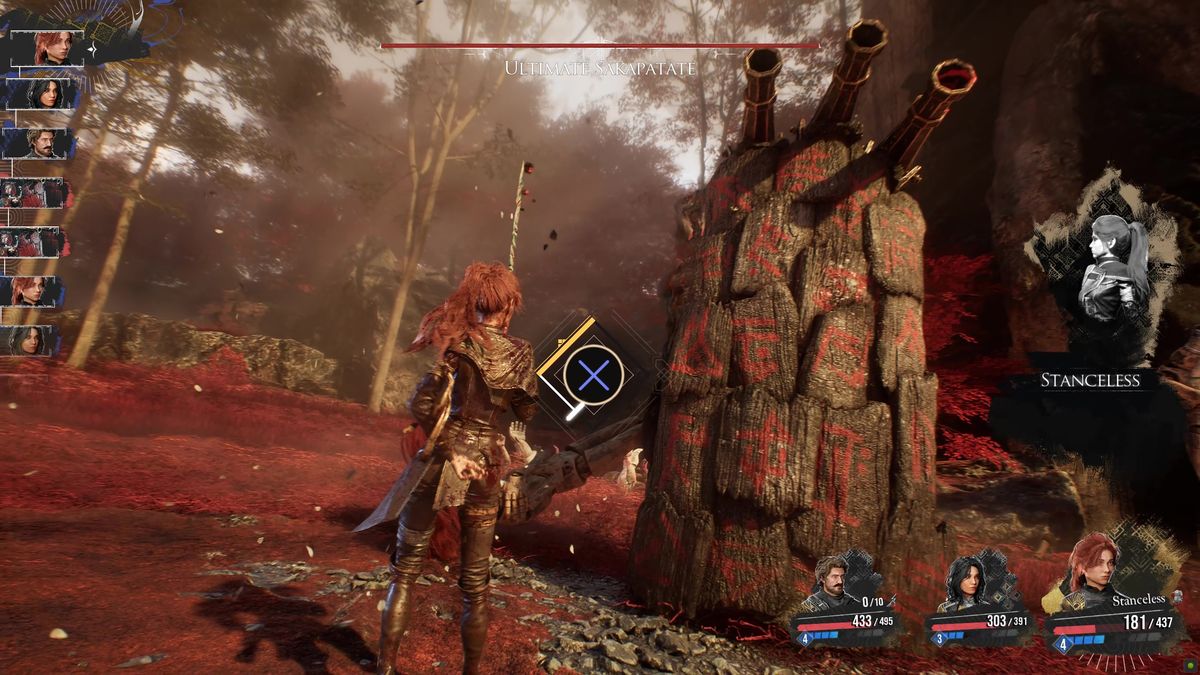Open the grey Stanceless stance portrait panel
1200x675 pixels.
pos(1103,268)
